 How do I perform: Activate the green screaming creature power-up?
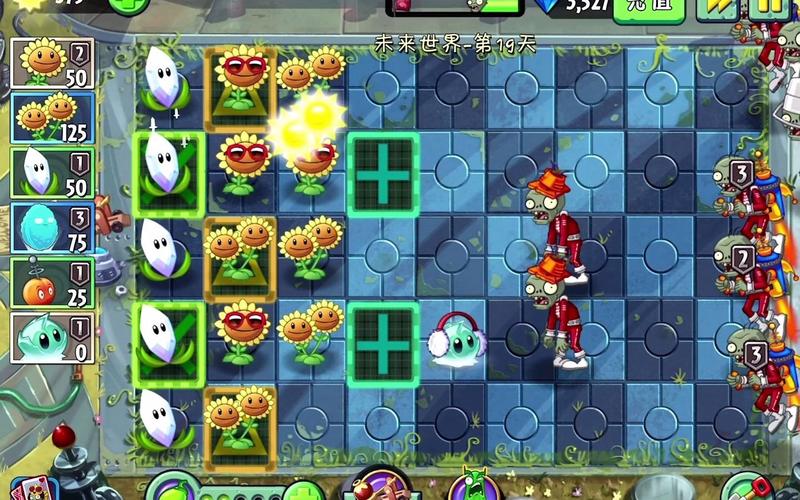[470, 487]
